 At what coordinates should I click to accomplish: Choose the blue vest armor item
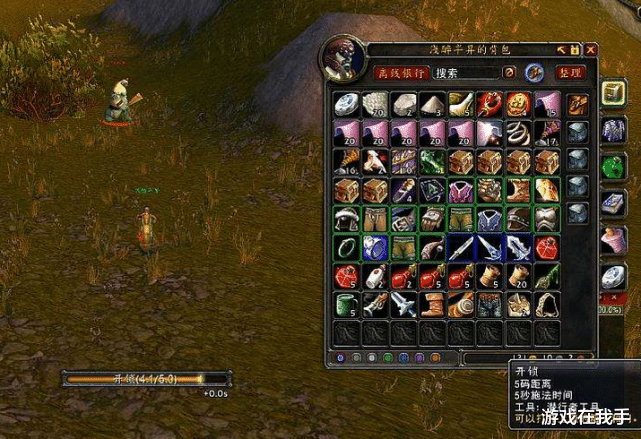489,219
